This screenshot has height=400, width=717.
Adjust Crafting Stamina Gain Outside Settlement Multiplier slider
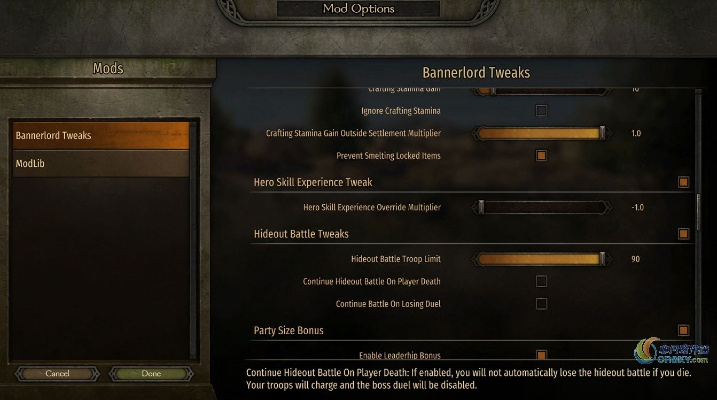click(540, 133)
